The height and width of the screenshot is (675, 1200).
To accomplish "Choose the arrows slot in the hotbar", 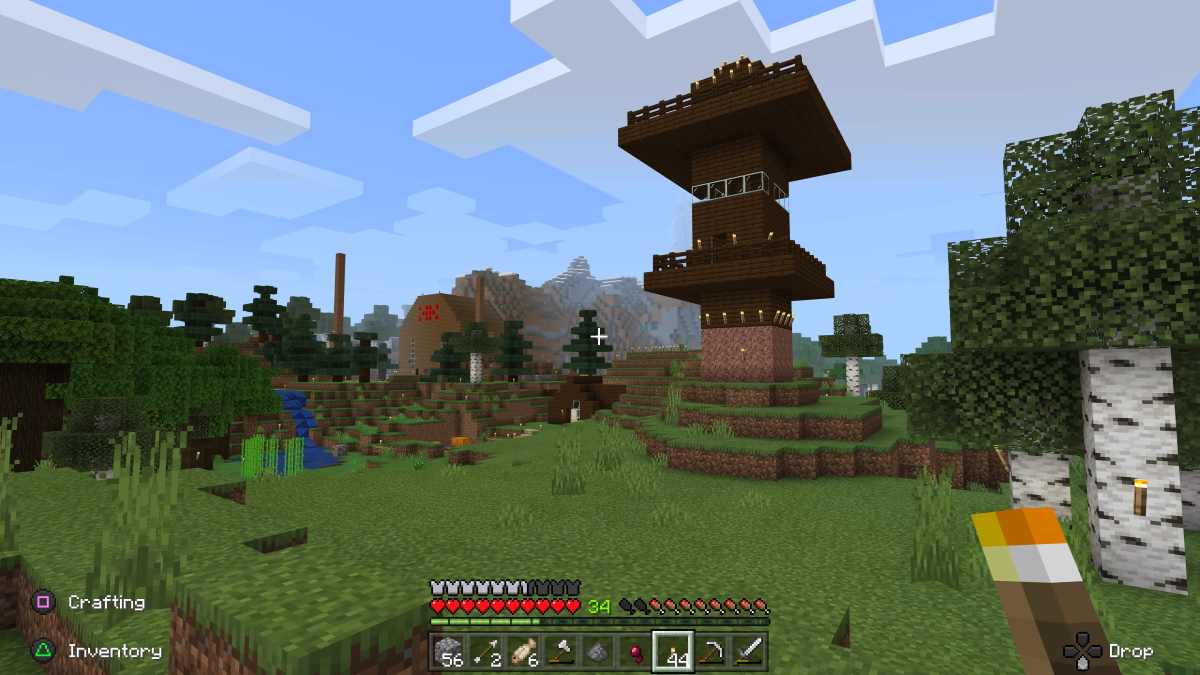I will point(487,652).
